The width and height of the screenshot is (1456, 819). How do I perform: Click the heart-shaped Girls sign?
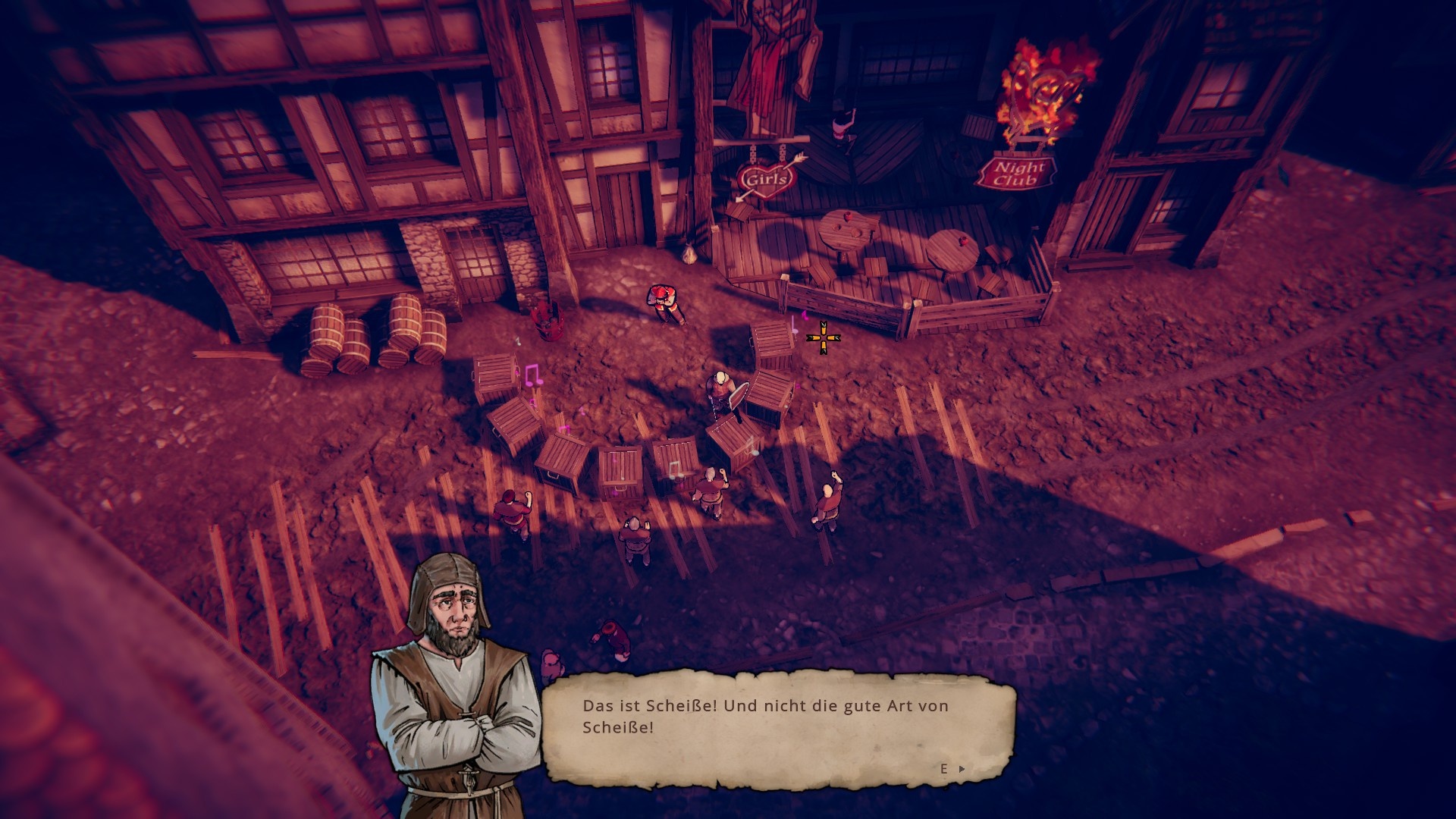766,178
